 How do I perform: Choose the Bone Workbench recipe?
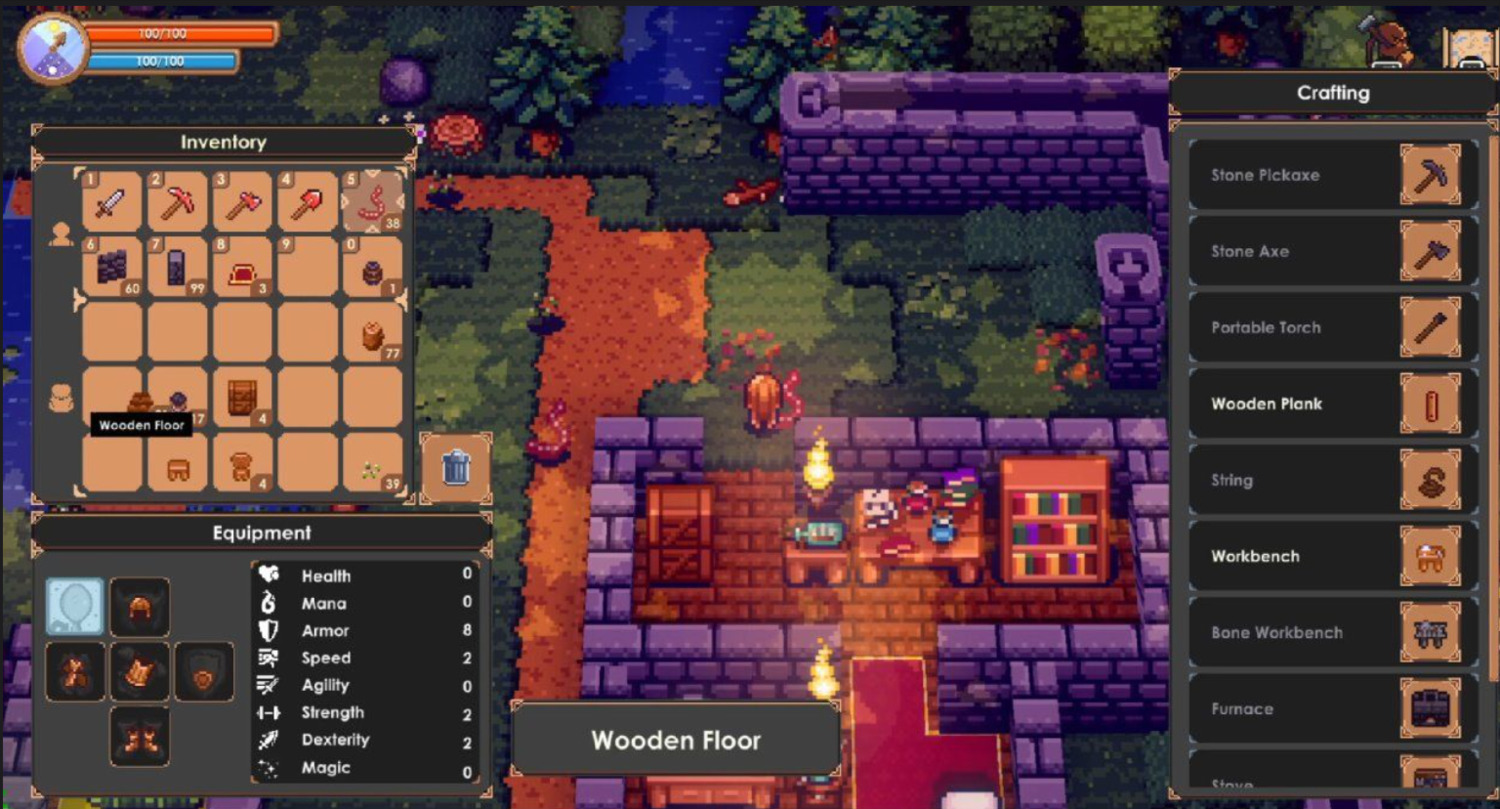click(x=1333, y=633)
